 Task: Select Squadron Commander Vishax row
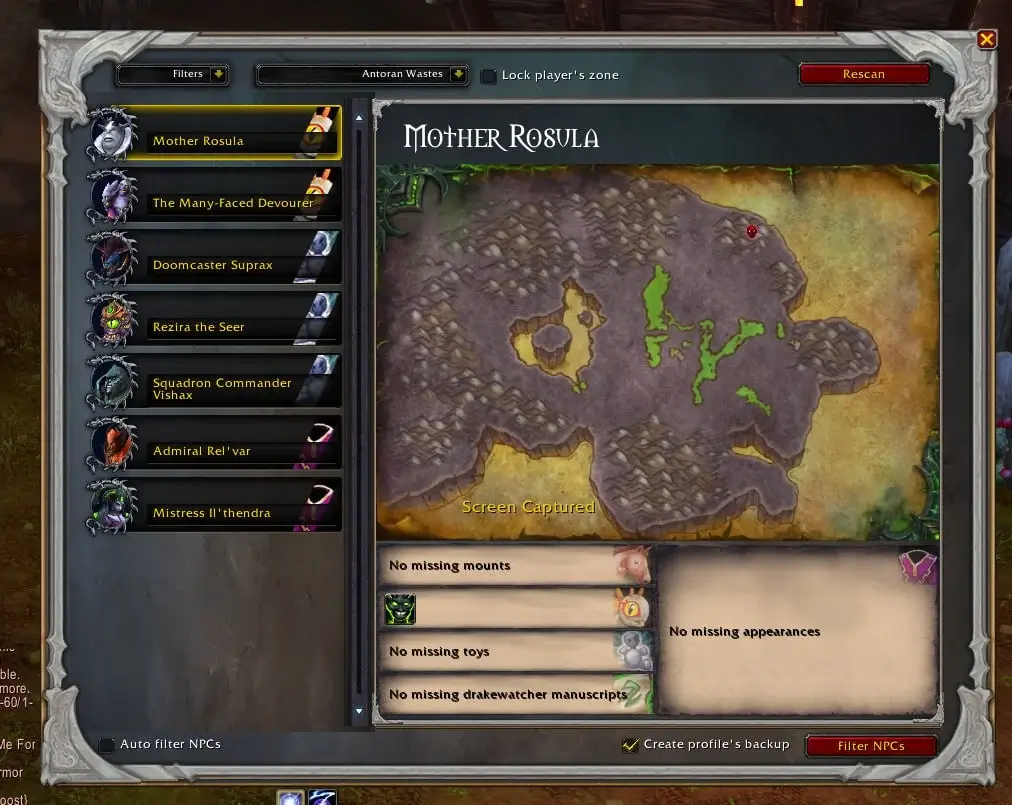click(215, 384)
